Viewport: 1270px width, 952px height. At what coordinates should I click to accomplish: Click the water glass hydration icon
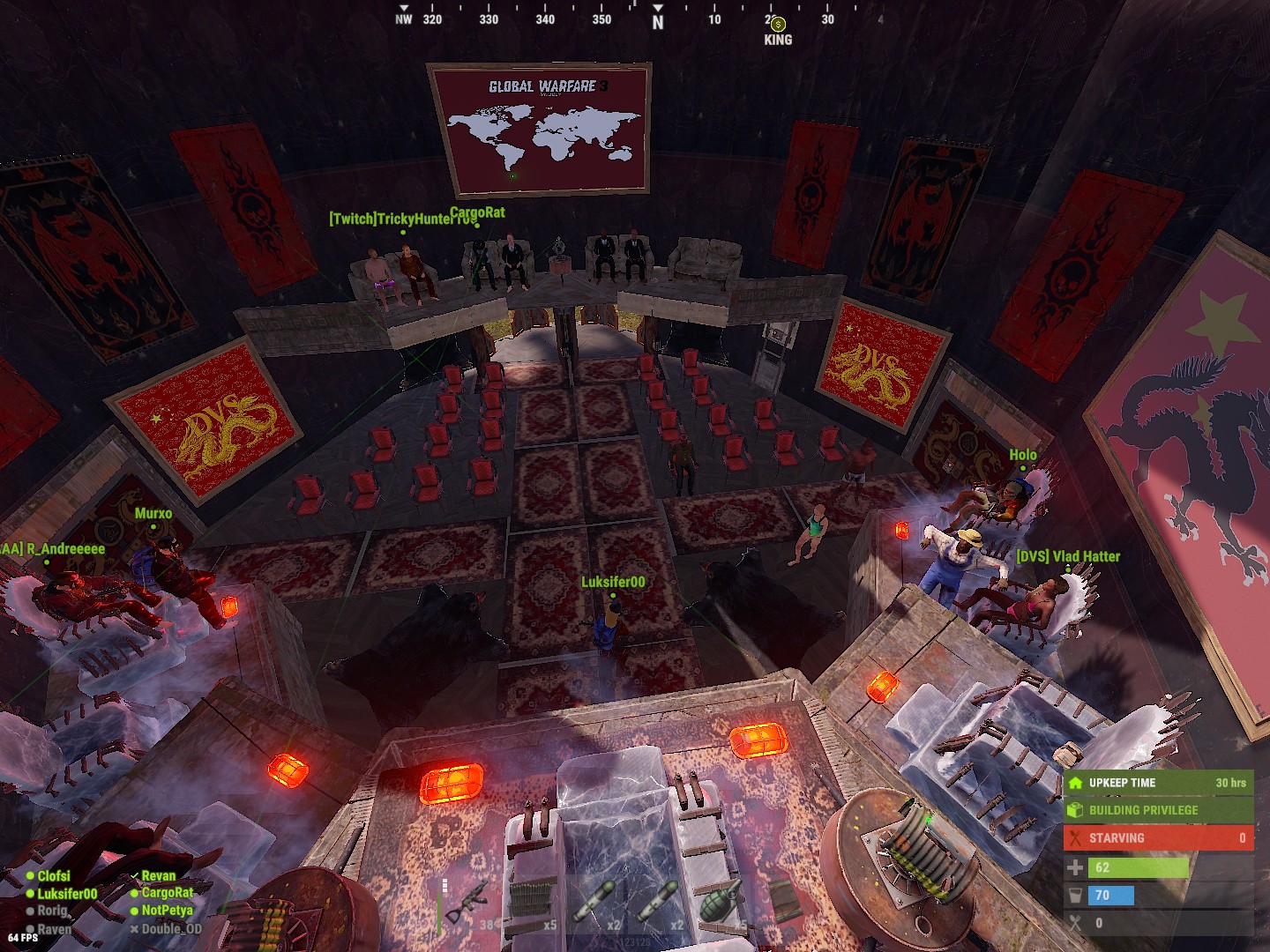(1077, 895)
